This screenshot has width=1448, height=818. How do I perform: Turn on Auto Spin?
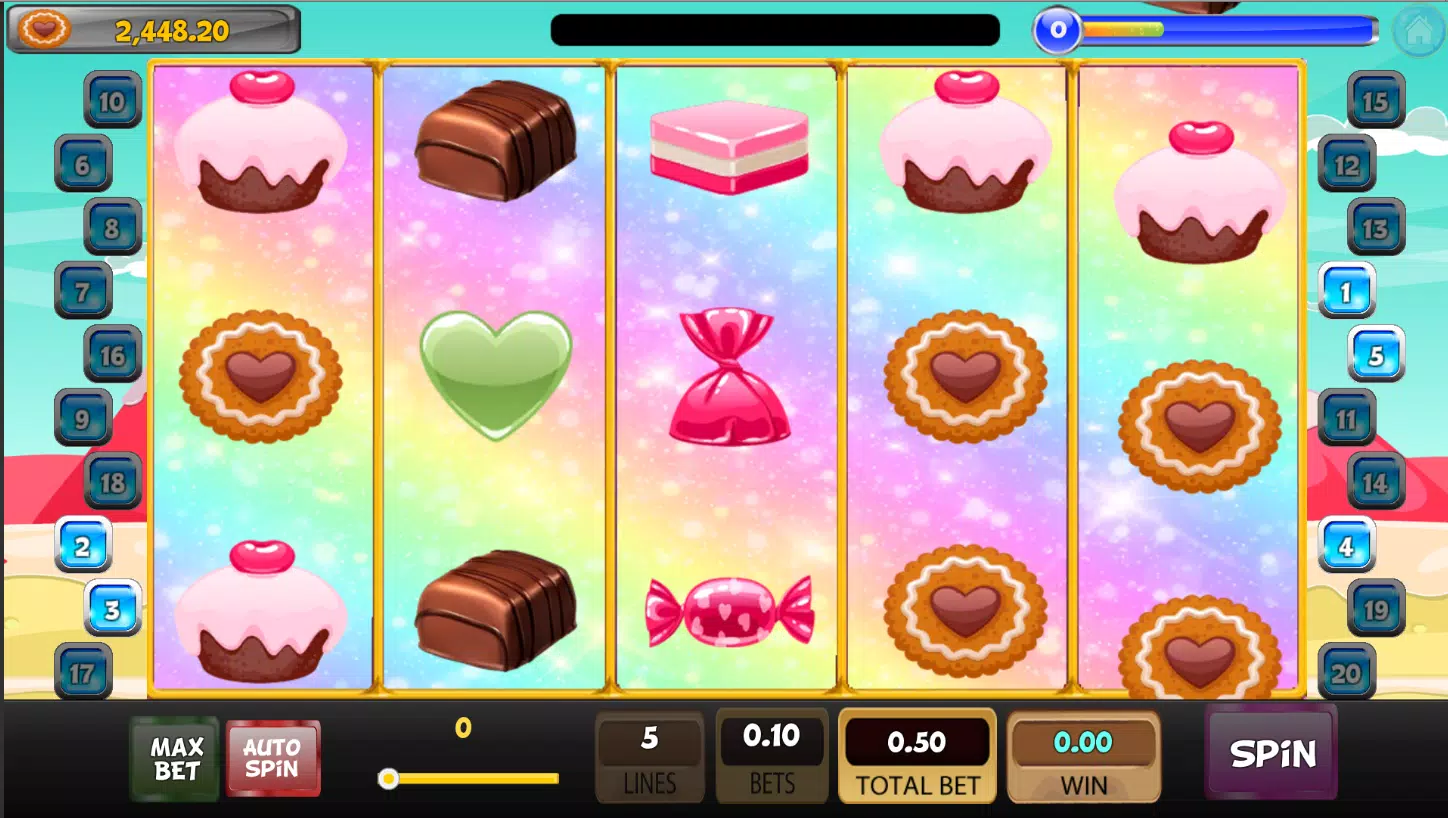(x=272, y=759)
